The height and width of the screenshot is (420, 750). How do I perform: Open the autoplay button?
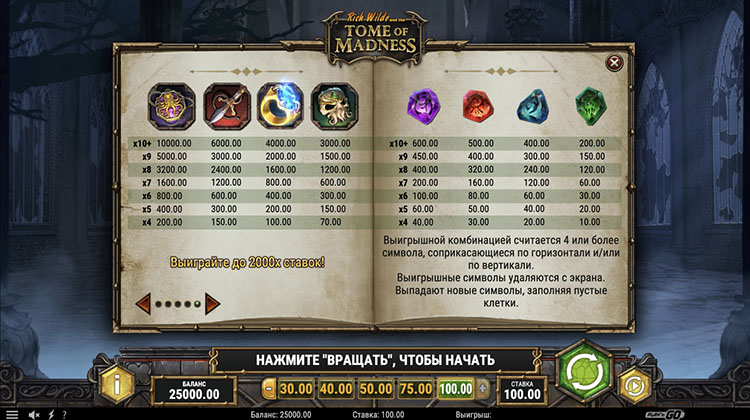point(633,384)
